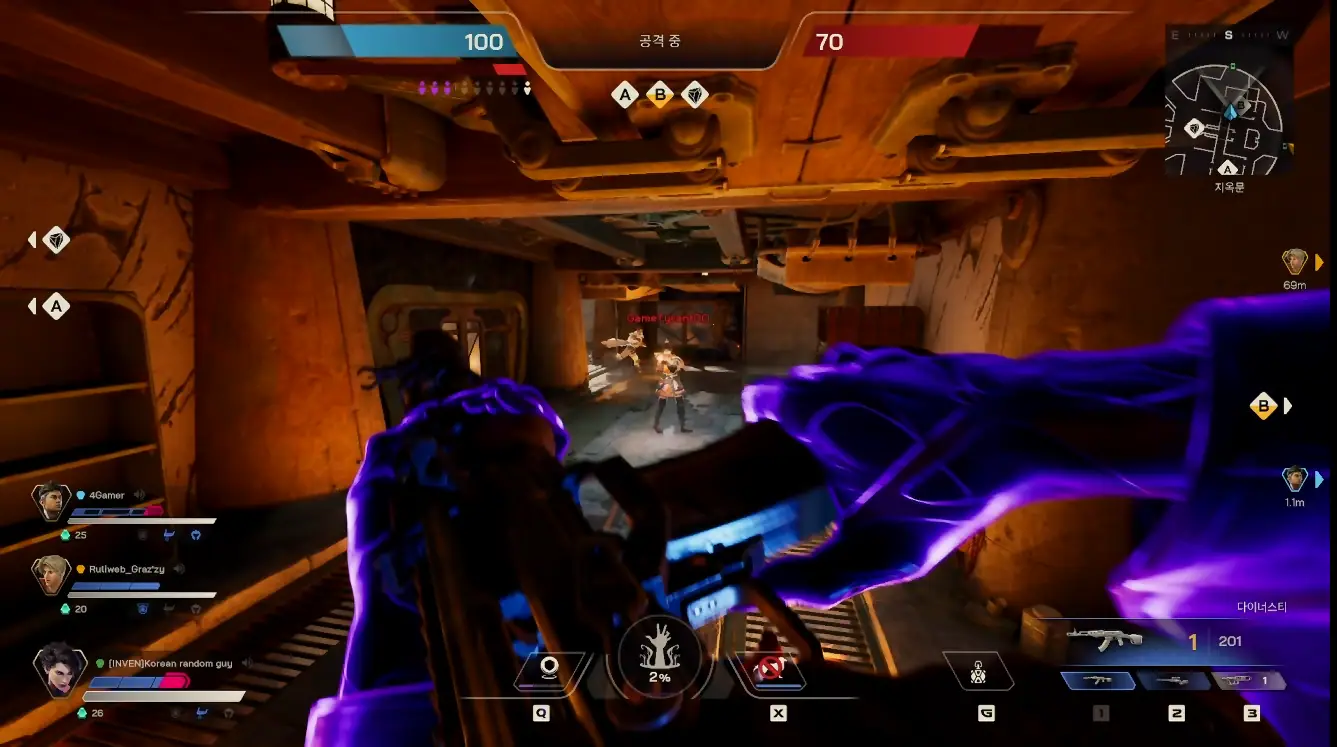Activate the ultimate ability hand icon

658,657
